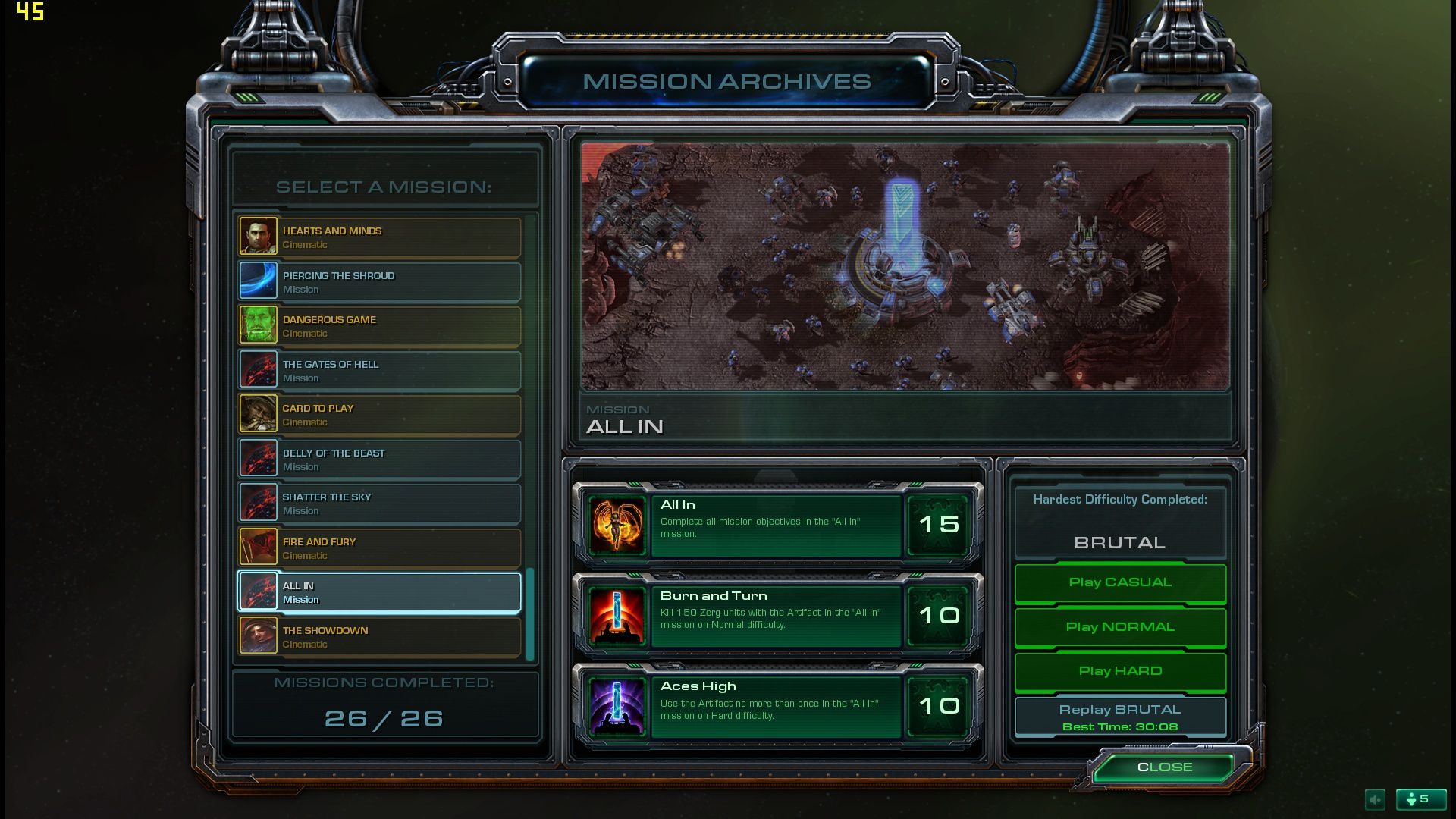Replay the mission on Brutal

pos(1120,717)
